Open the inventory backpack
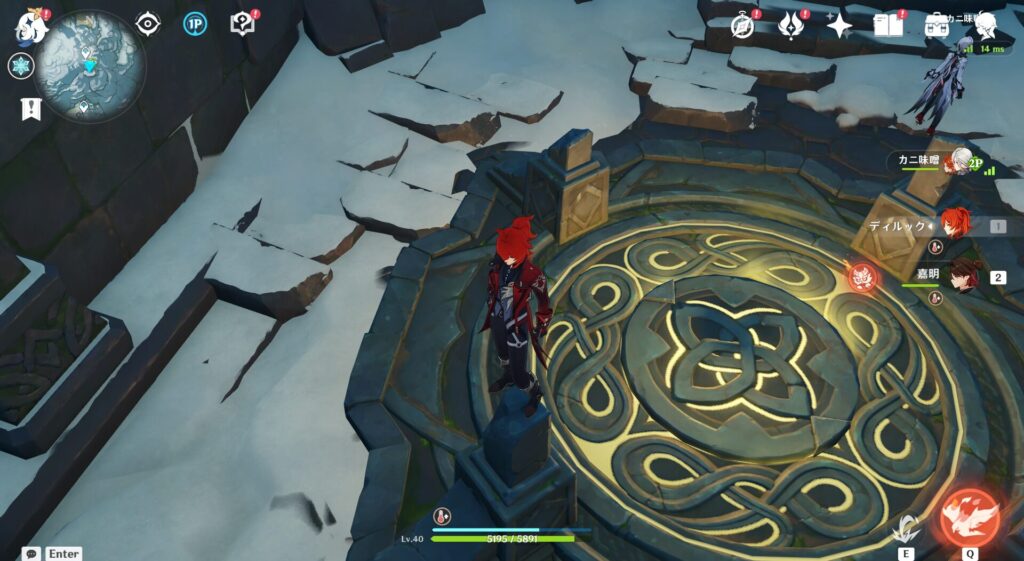The image size is (1024, 561). pos(937,24)
